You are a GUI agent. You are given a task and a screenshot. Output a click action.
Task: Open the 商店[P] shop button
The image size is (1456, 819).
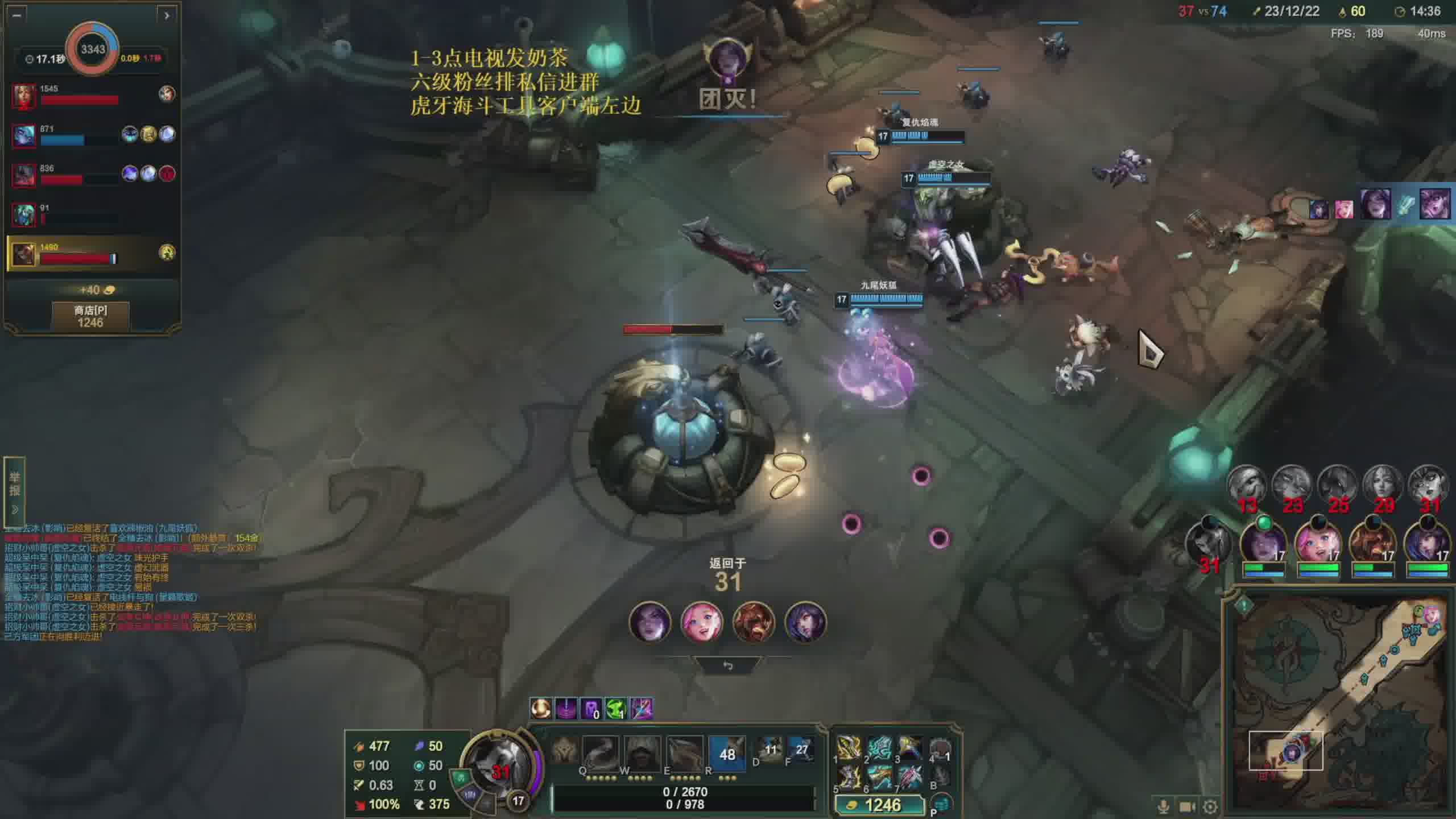[90, 316]
